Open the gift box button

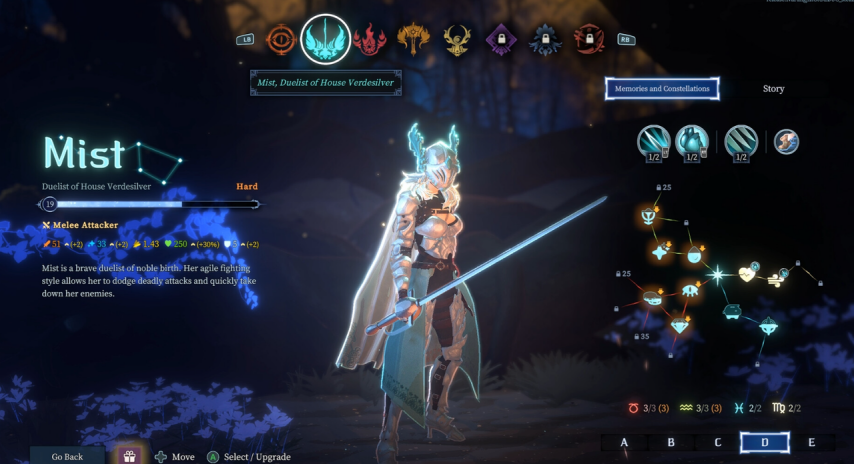(129, 456)
